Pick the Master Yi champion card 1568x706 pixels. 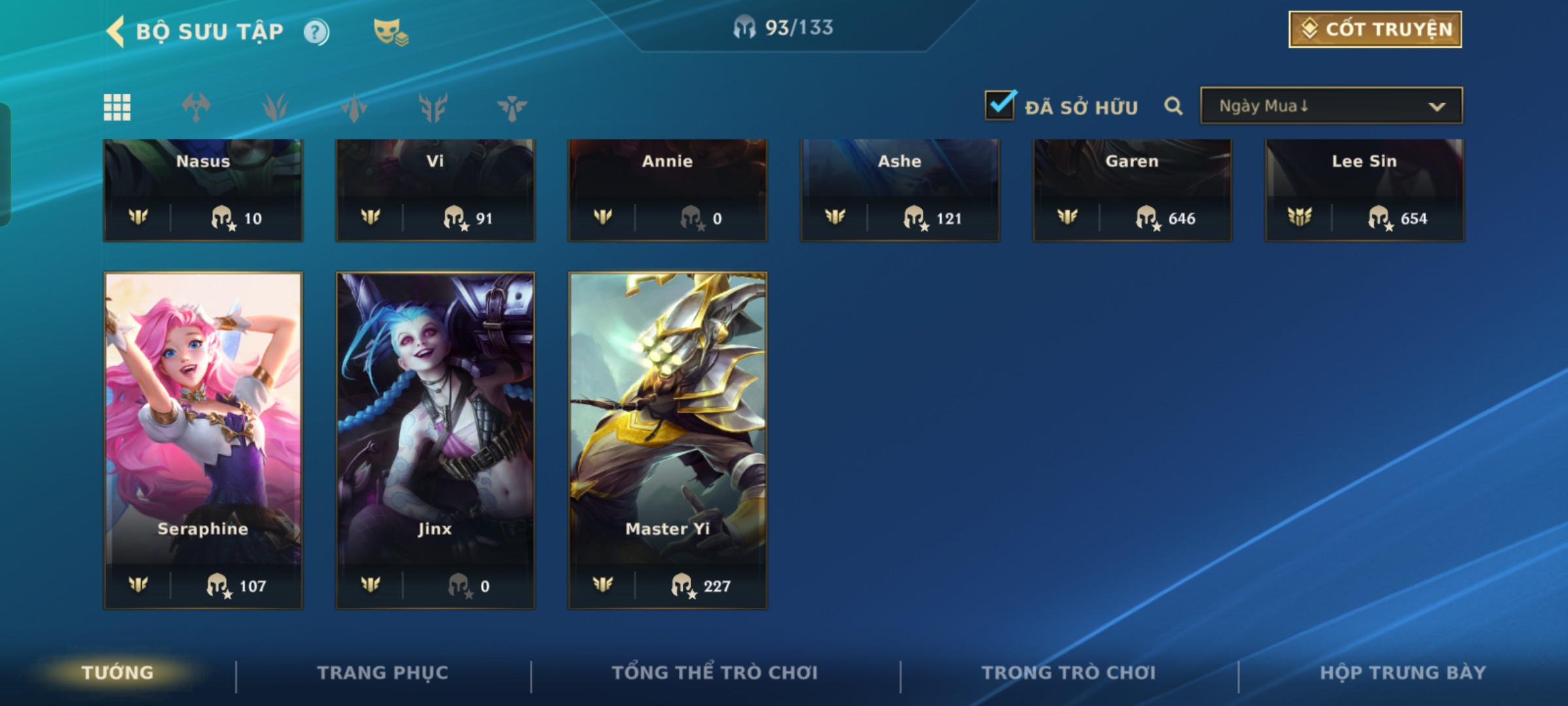(668, 439)
